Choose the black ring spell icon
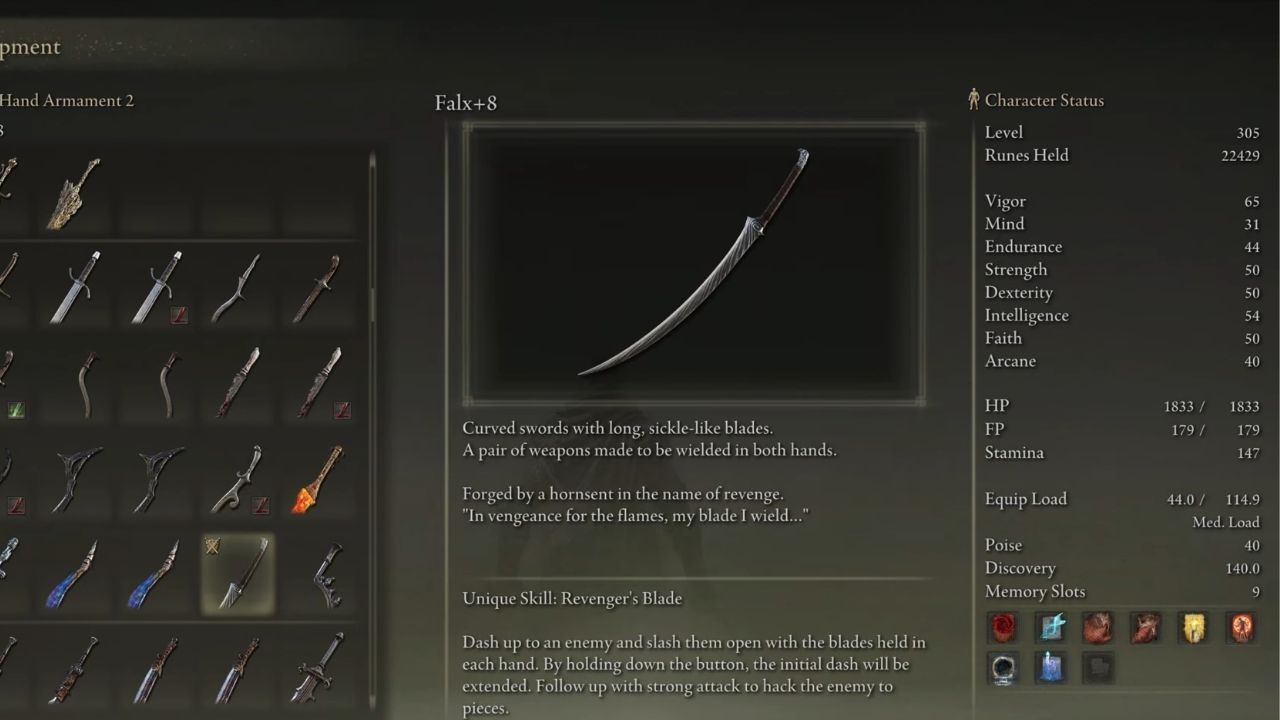1280x720 pixels. click(x=1003, y=667)
